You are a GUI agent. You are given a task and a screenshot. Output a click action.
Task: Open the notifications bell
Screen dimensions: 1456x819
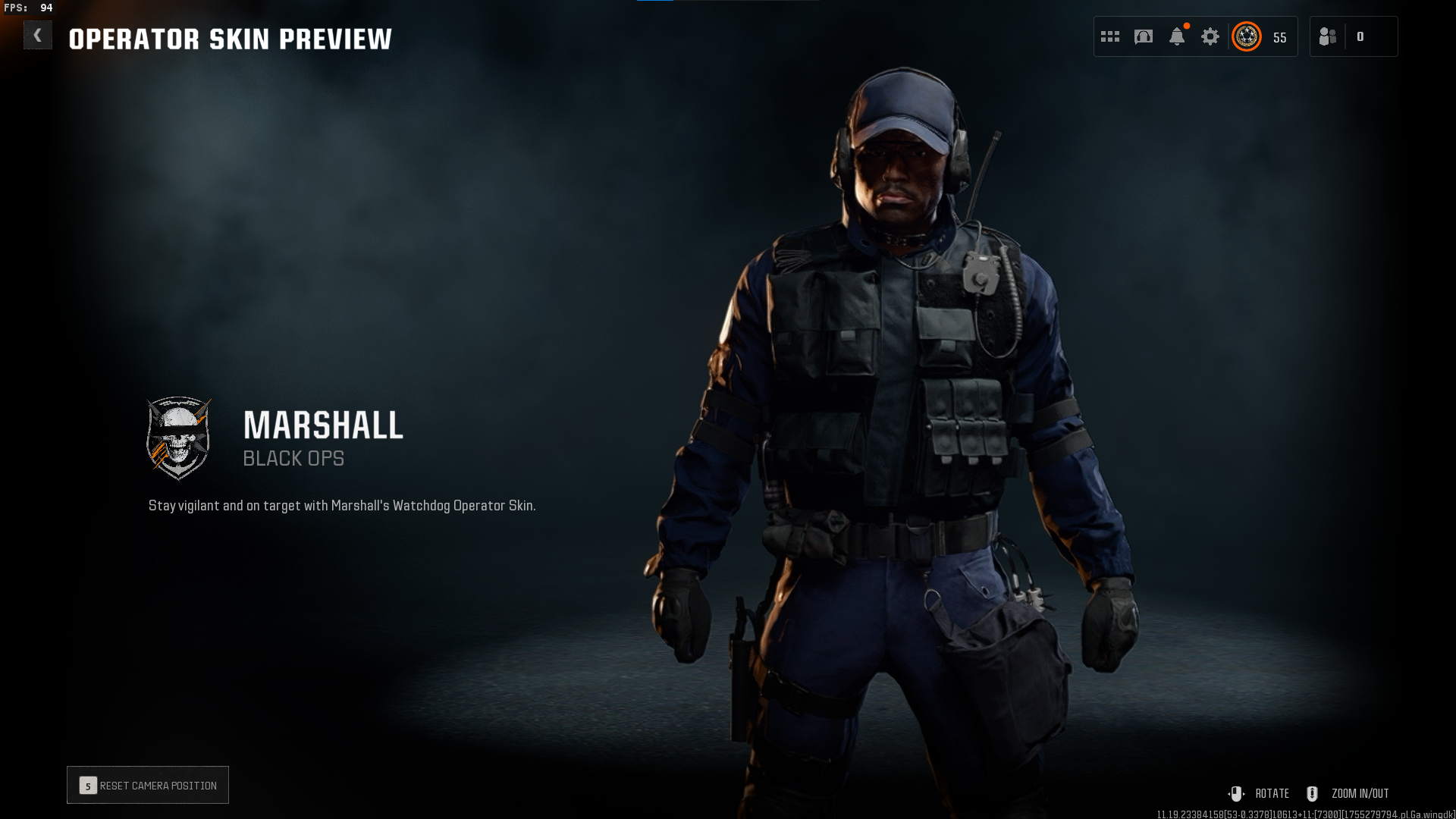click(1176, 36)
